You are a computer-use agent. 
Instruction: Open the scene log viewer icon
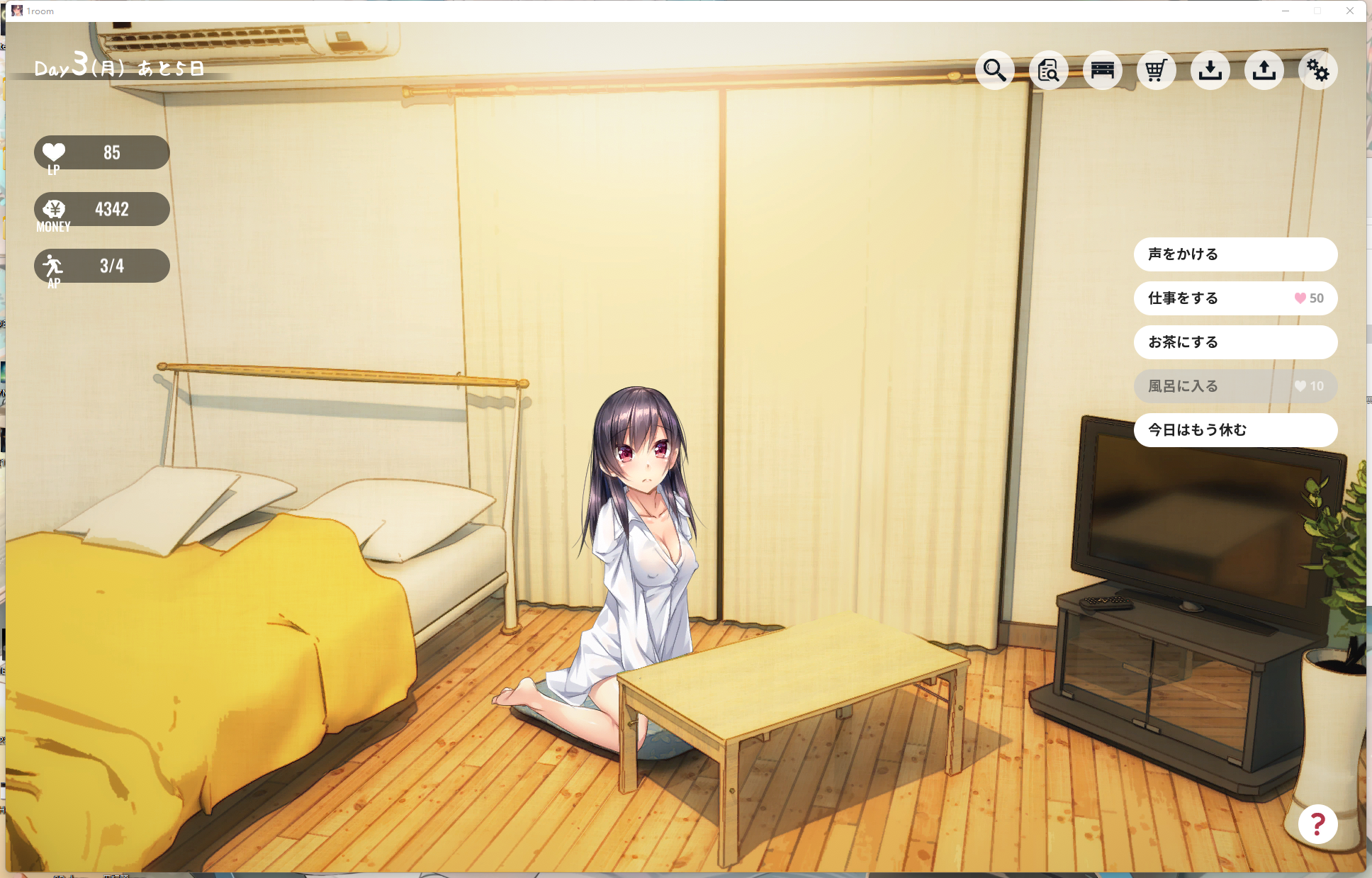[x=1049, y=70]
